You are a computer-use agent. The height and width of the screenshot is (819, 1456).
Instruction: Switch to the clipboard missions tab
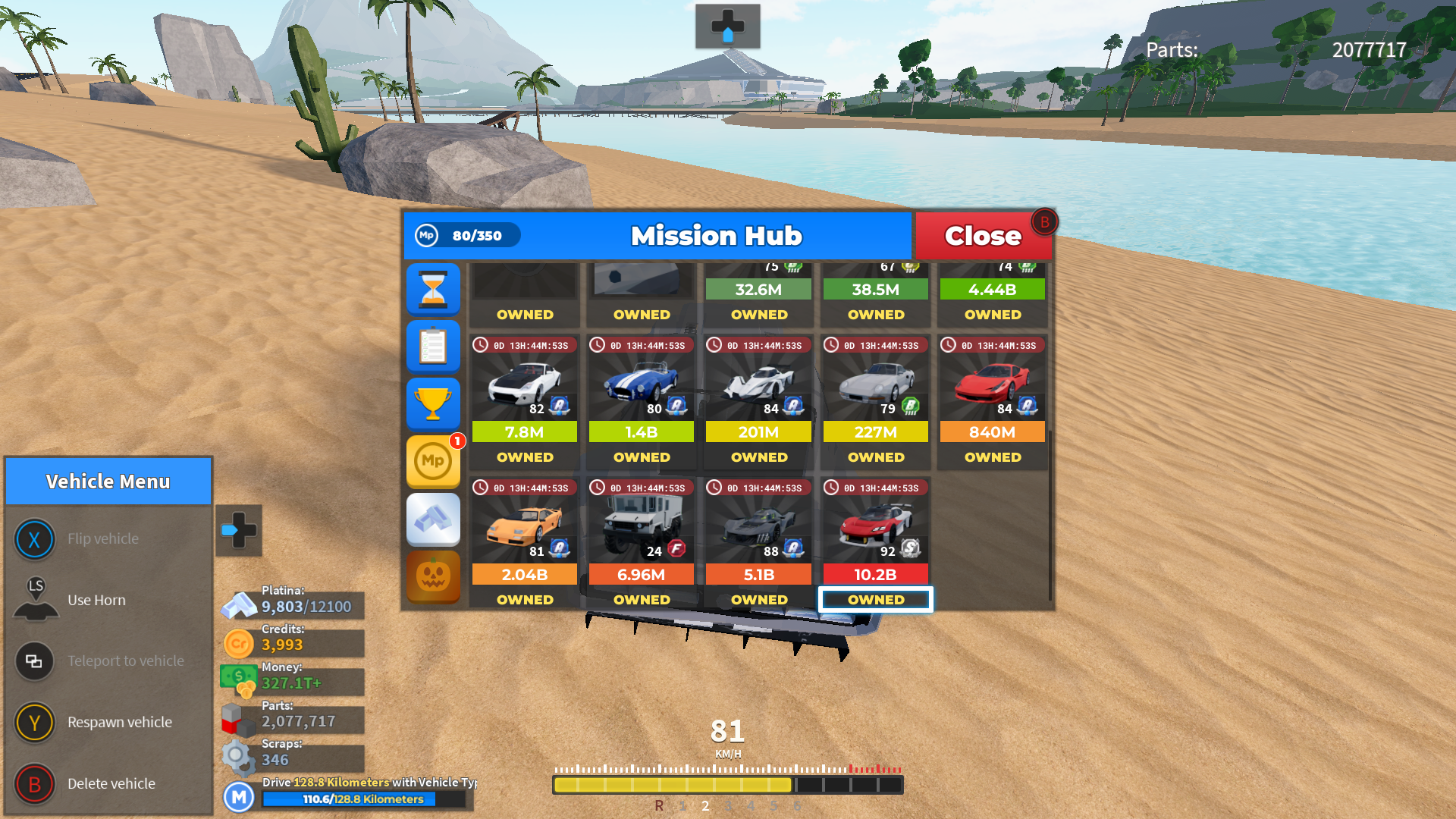[433, 347]
